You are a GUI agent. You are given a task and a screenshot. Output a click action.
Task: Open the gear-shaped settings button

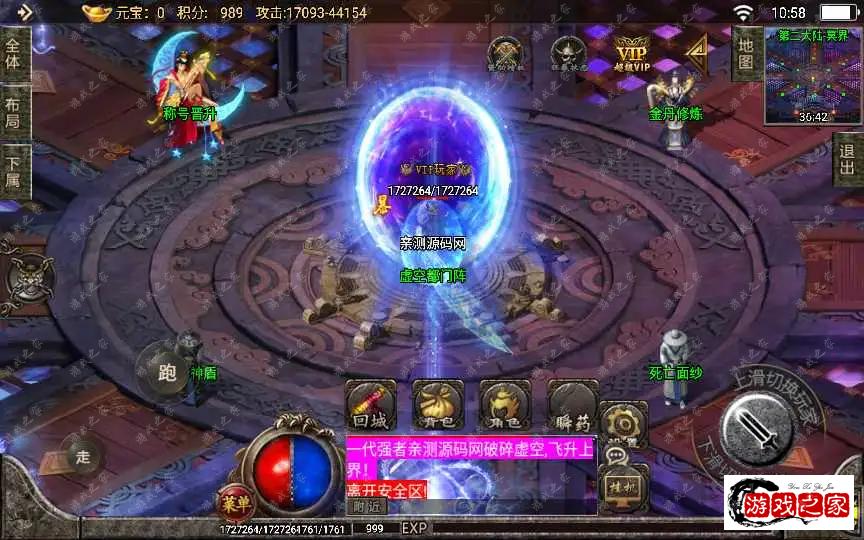pos(623,422)
